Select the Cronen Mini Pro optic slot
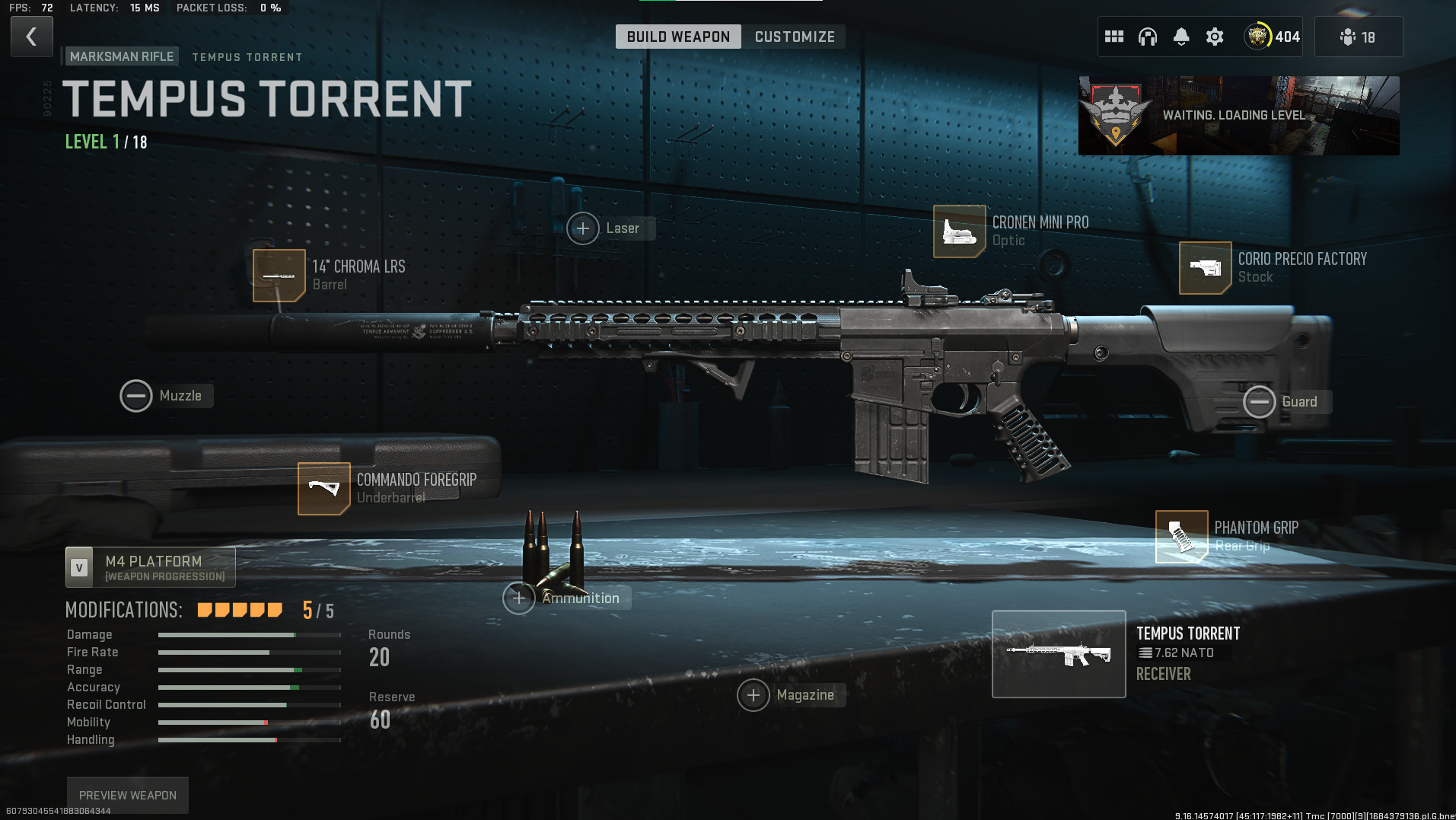 click(x=959, y=231)
